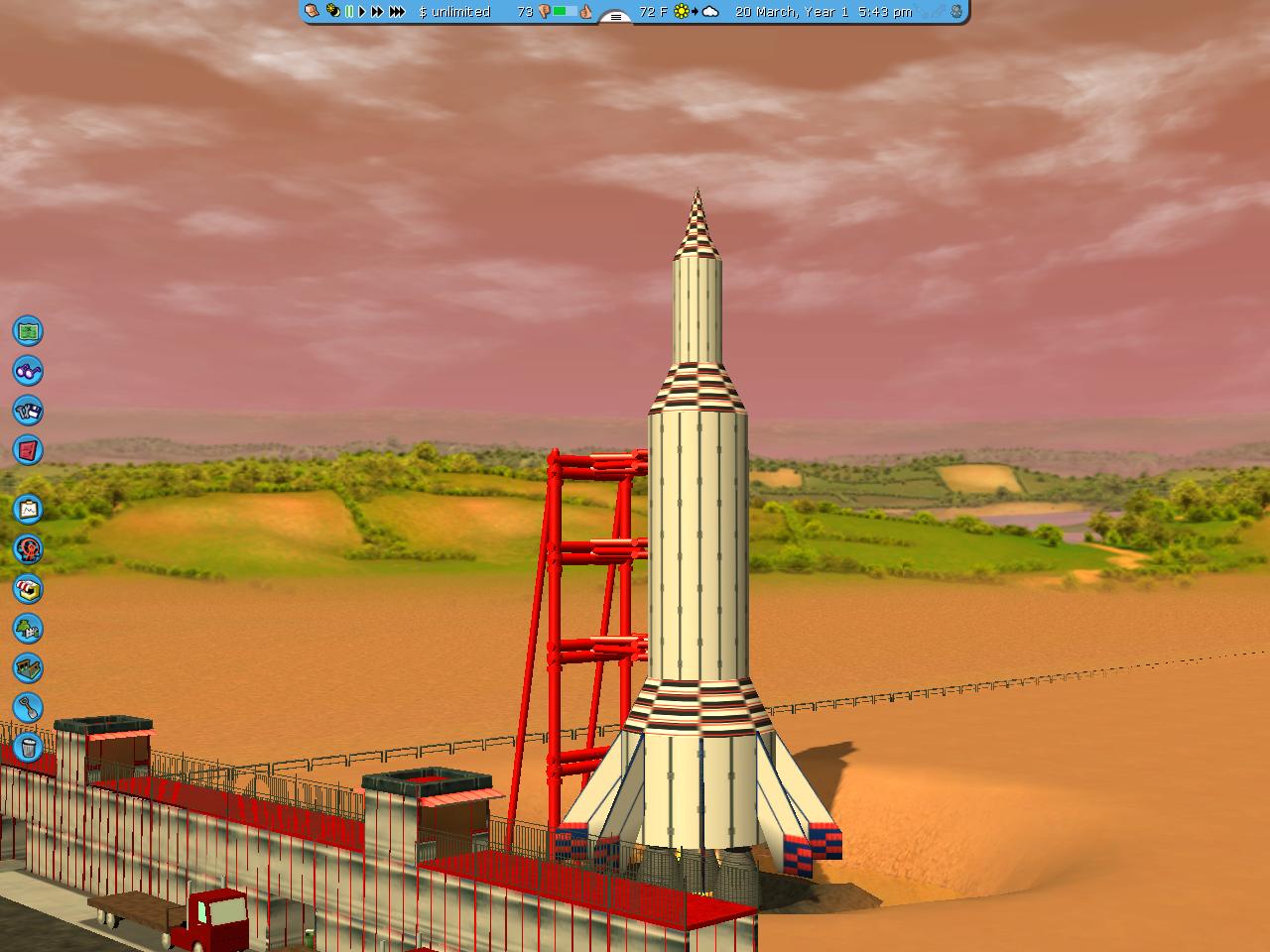Image resolution: width=1270 pixels, height=952 pixels.
Task: Collapse the top status bar tab
Action: (x=616, y=17)
